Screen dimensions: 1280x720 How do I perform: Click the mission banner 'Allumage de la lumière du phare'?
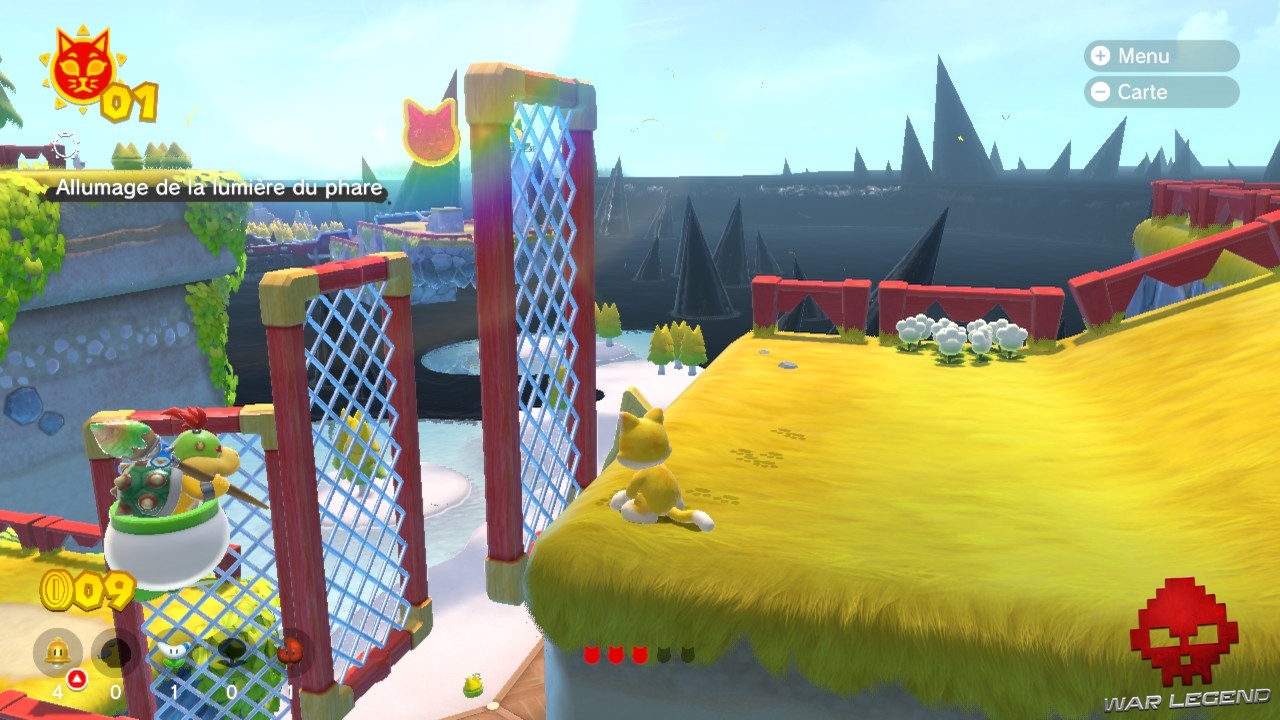click(x=220, y=187)
